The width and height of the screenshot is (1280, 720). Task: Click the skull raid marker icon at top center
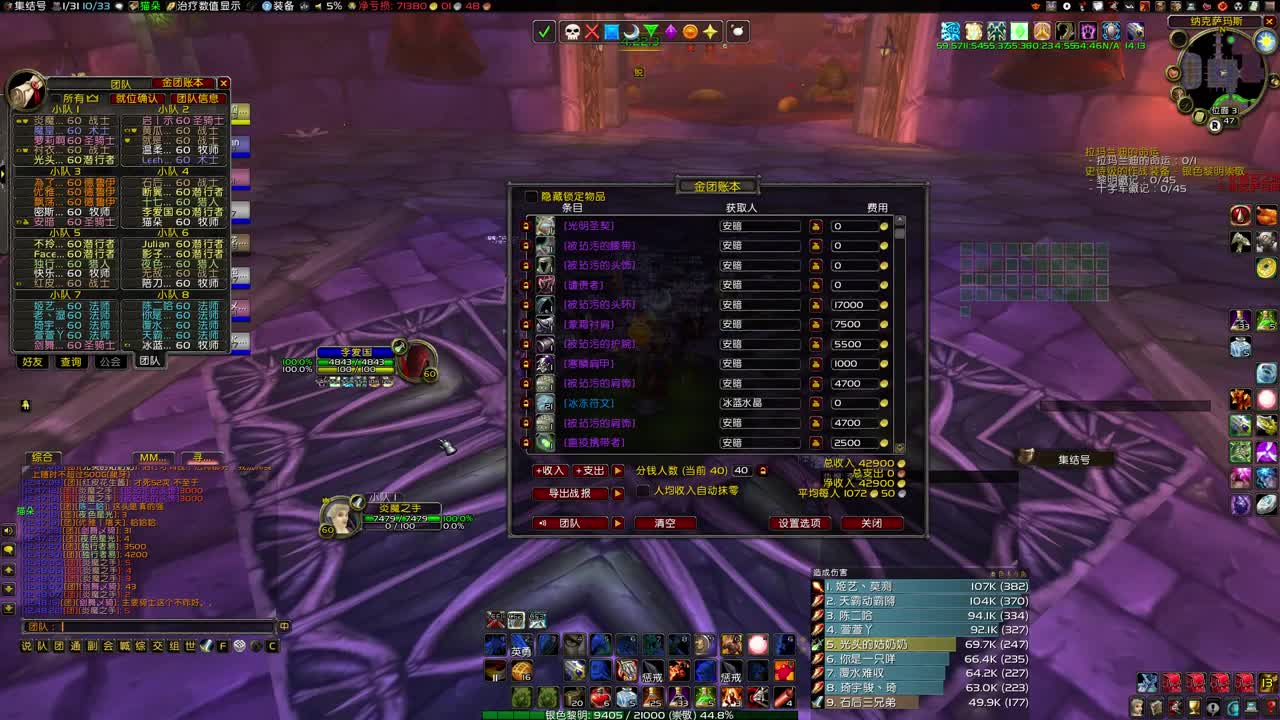(571, 31)
